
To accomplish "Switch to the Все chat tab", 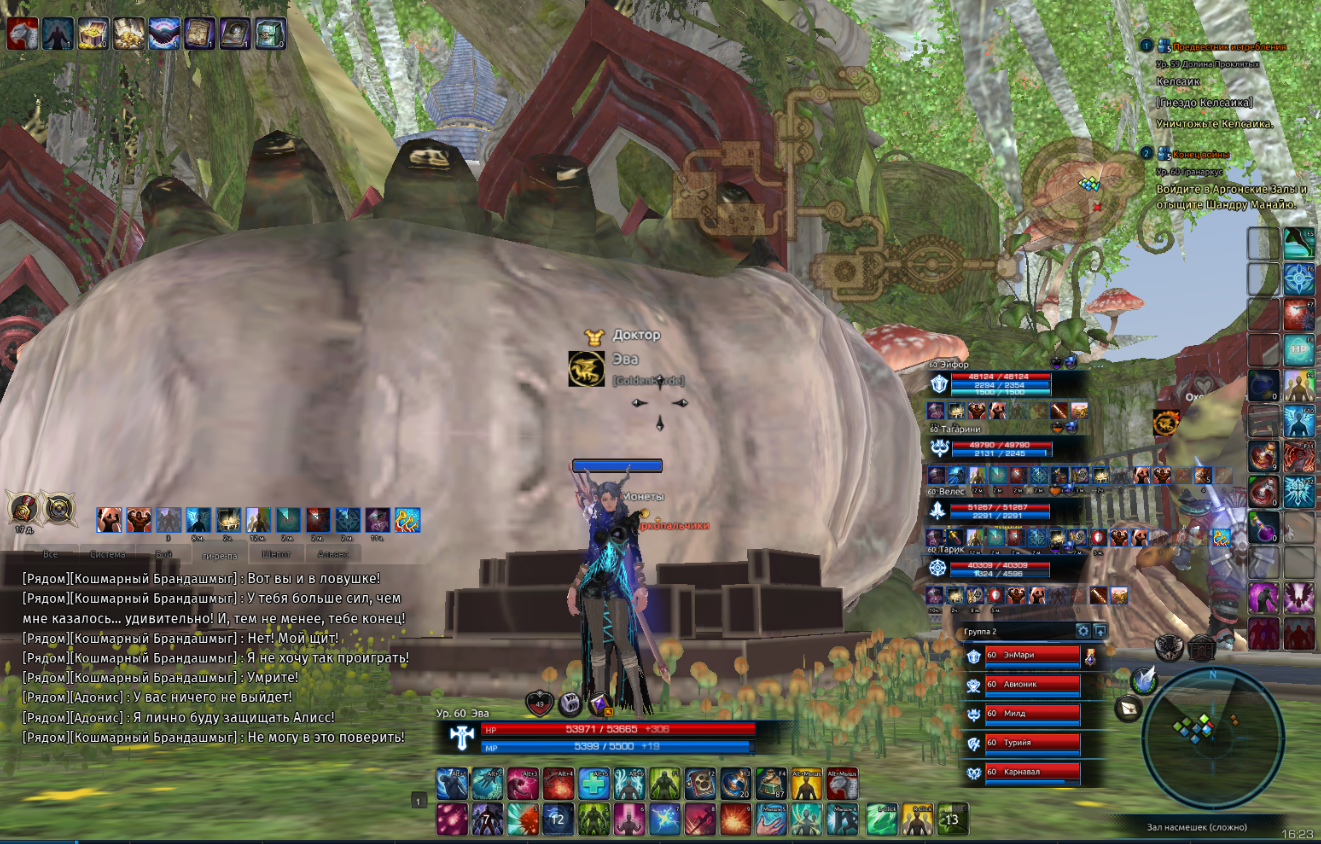I will (52, 553).
